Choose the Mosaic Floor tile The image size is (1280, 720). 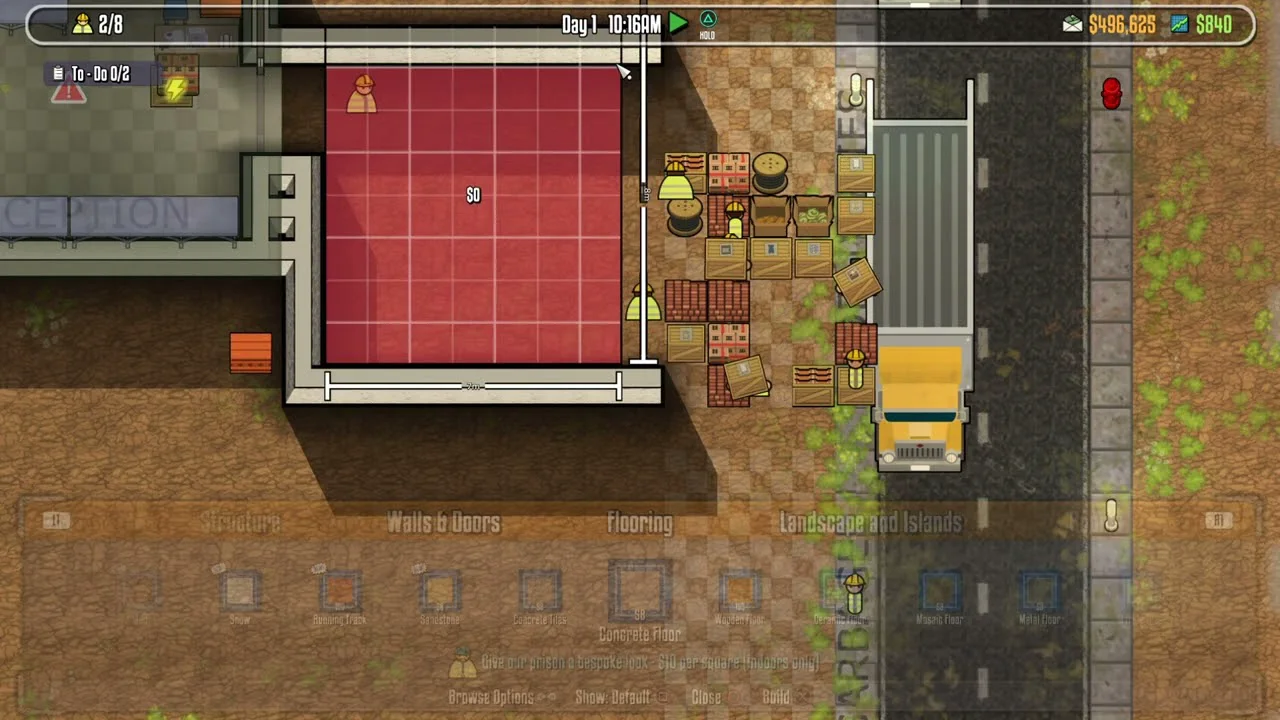point(939,593)
